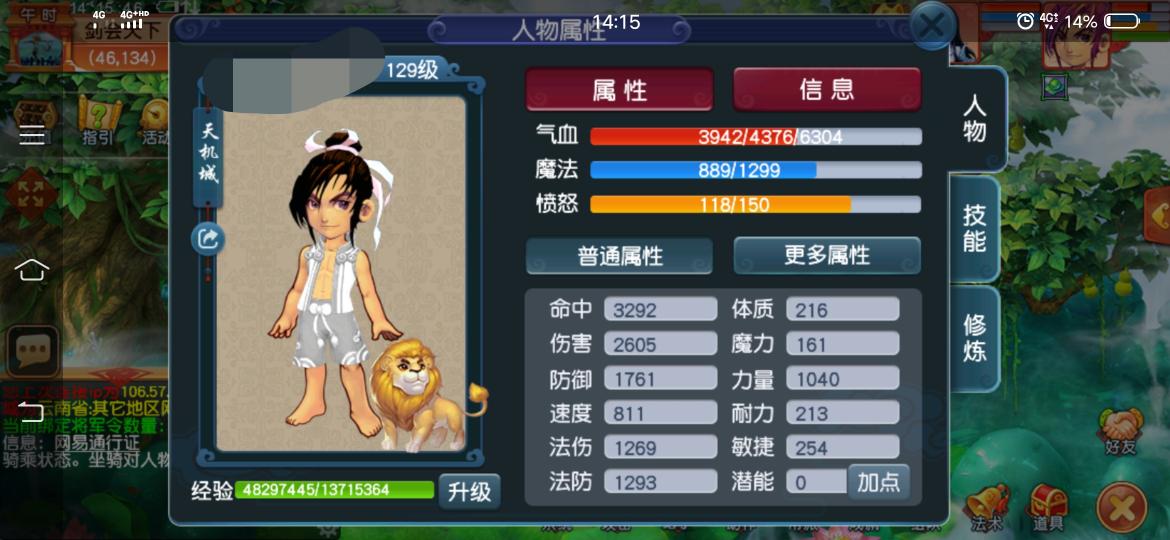Close the character attributes panel

(932, 26)
